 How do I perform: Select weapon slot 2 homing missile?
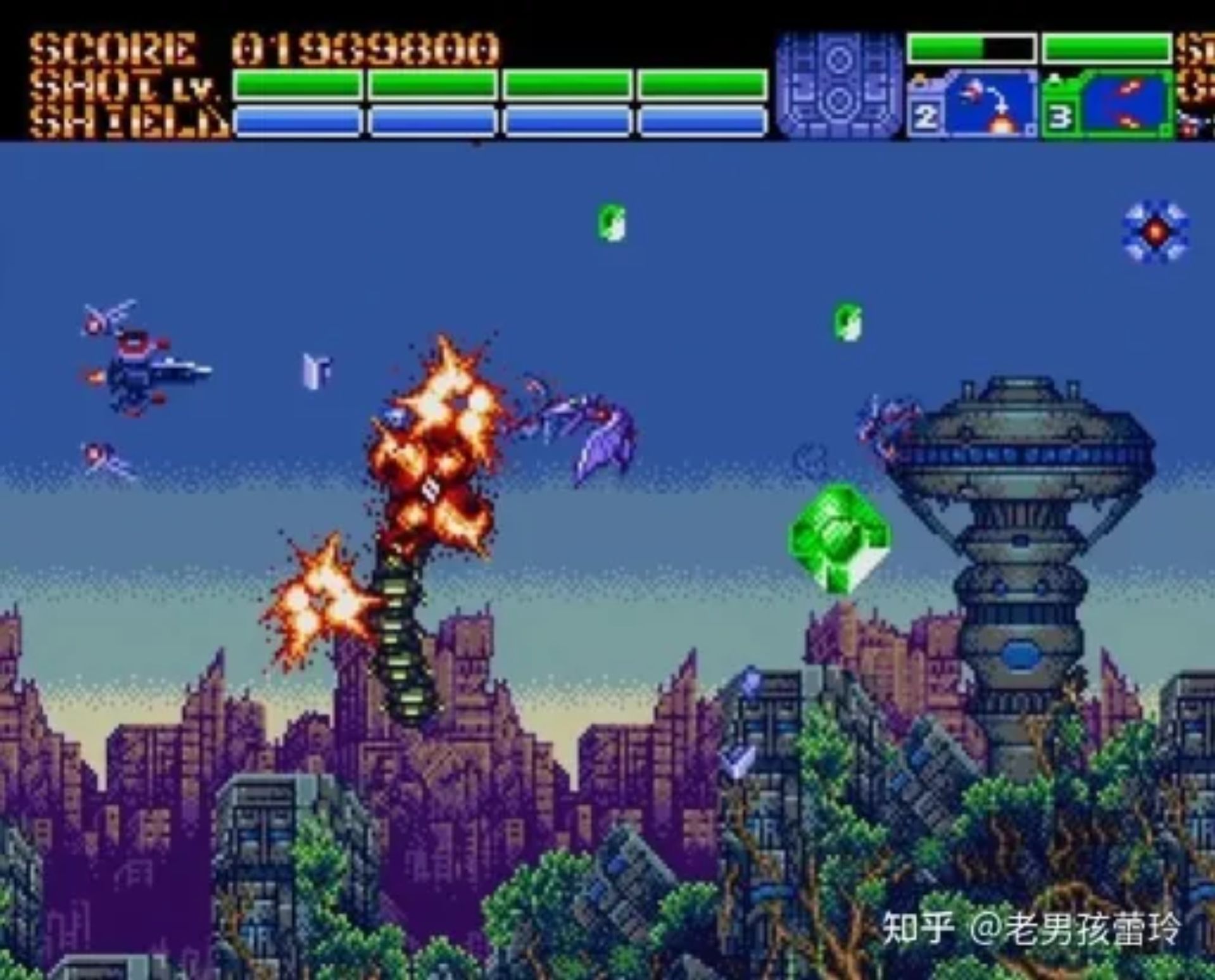[972, 104]
